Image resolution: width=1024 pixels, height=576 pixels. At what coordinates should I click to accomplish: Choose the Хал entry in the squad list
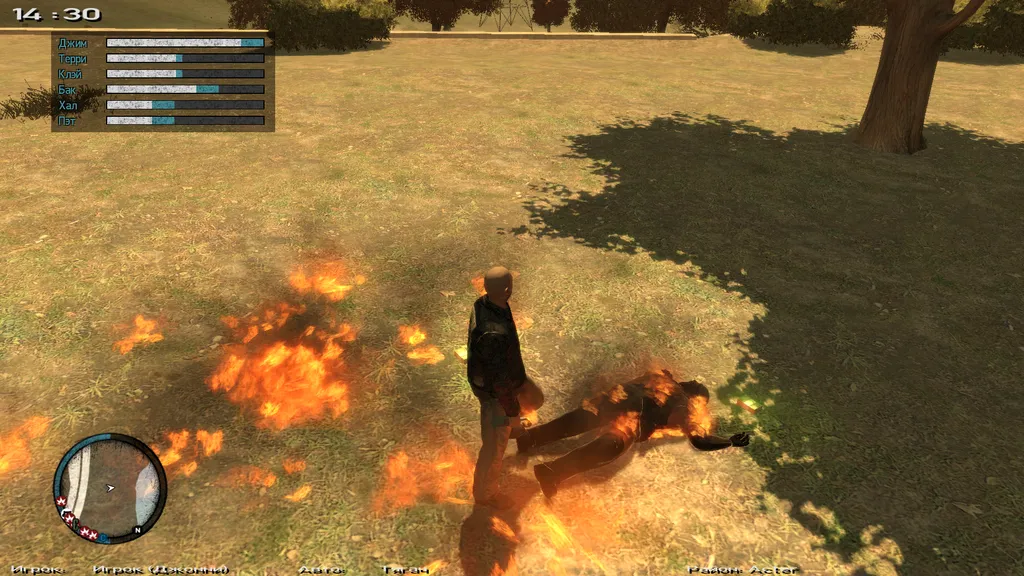68,105
